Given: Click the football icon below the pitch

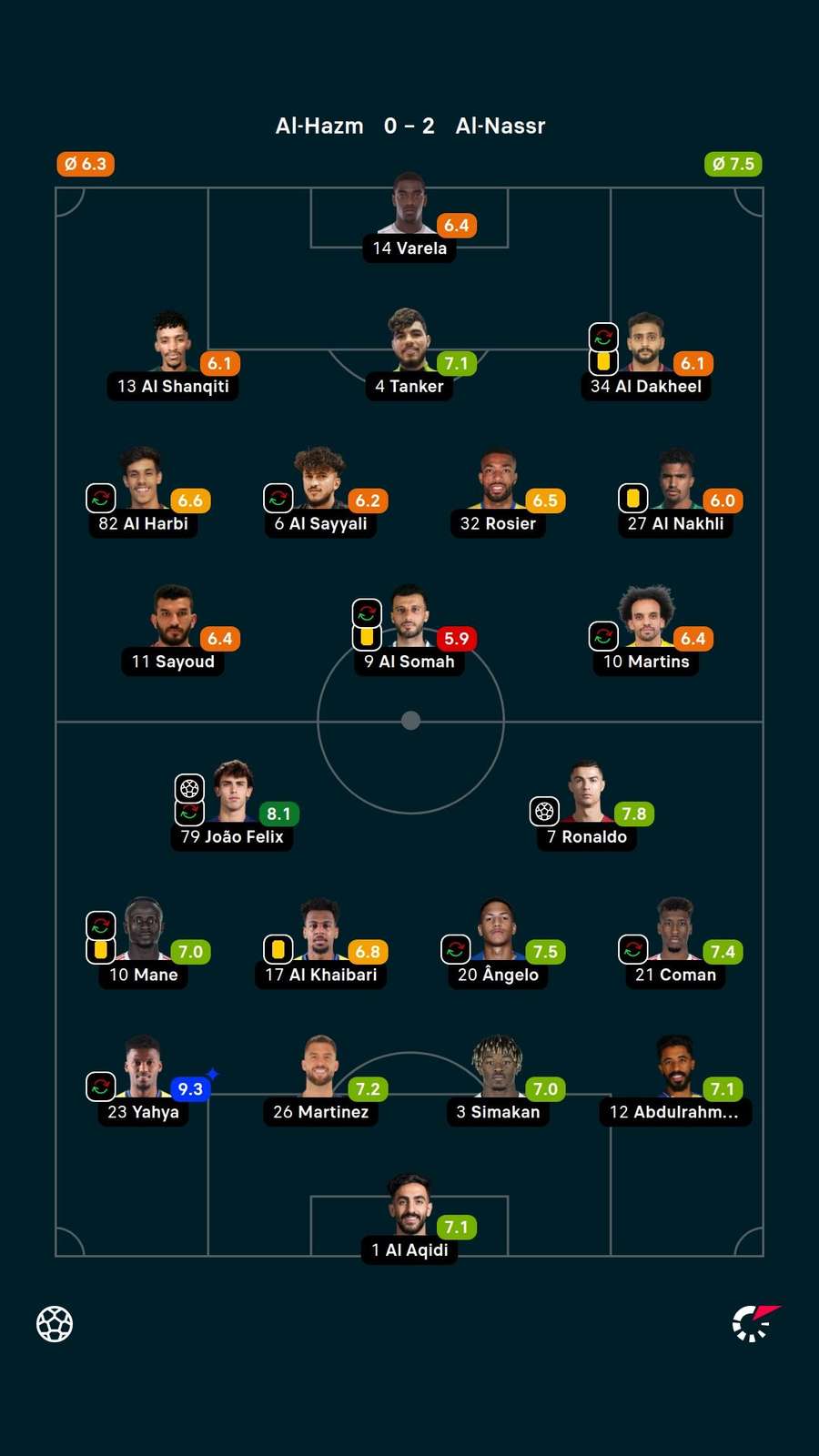Looking at the screenshot, I should (x=55, y=1324).
